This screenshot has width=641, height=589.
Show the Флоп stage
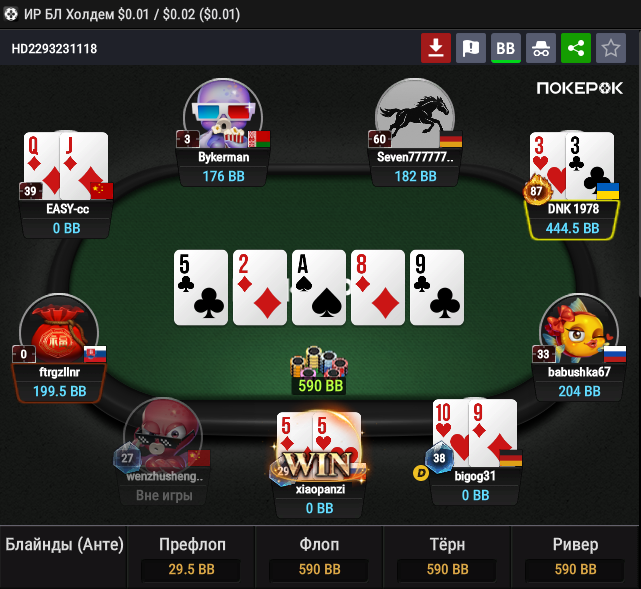tap(320, 556)
